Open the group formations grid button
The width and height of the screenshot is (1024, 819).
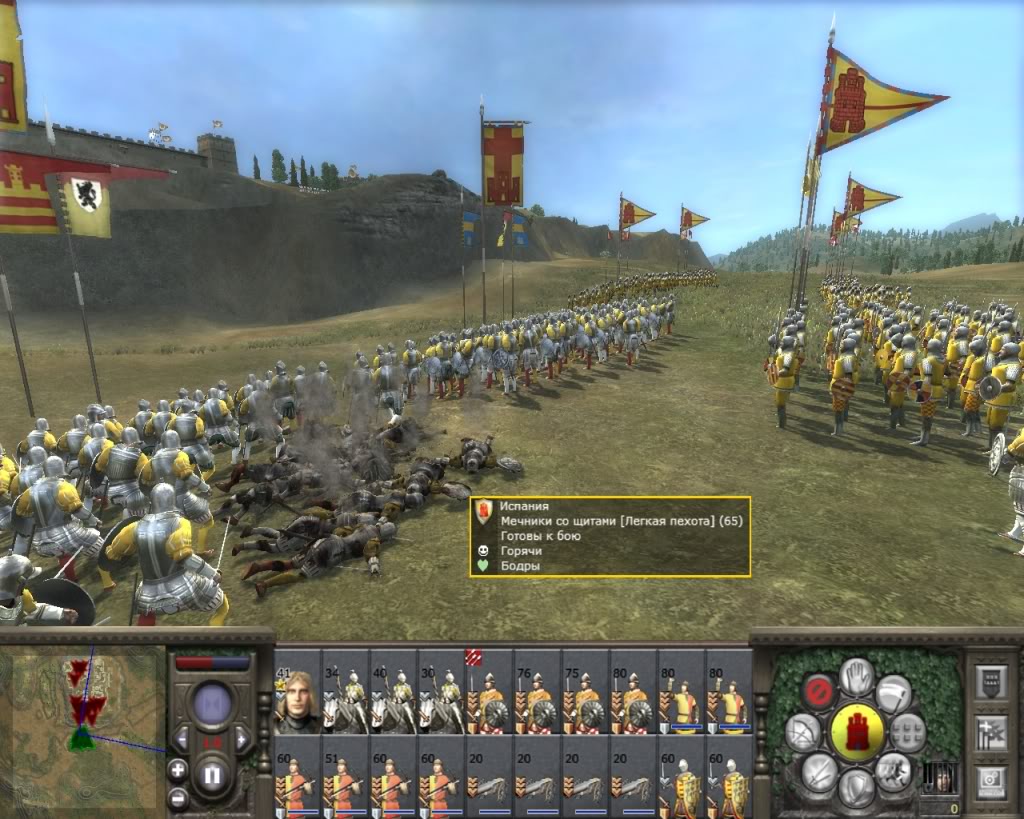908,731
